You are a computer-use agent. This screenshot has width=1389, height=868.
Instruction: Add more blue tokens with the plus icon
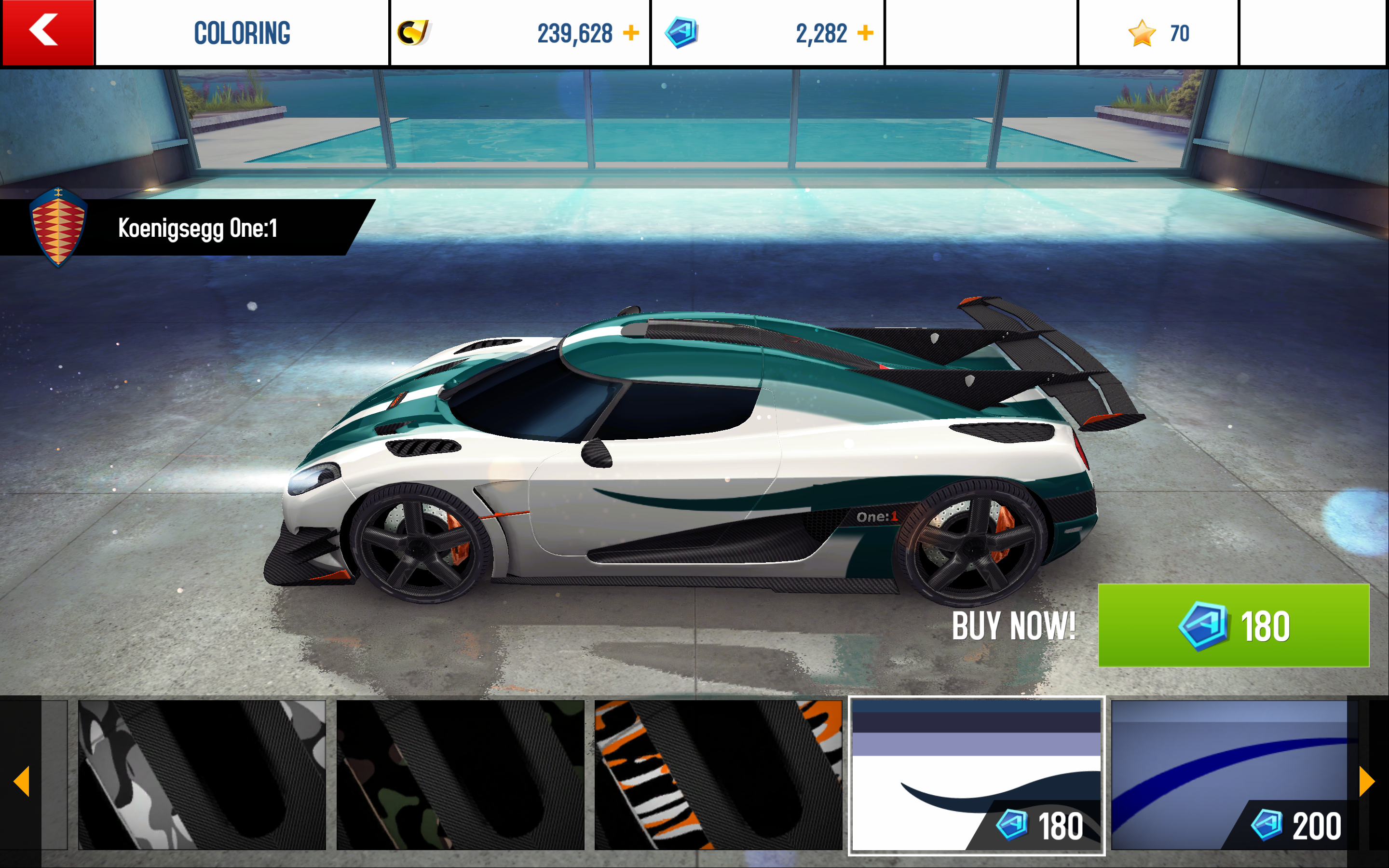pos(865,33)
